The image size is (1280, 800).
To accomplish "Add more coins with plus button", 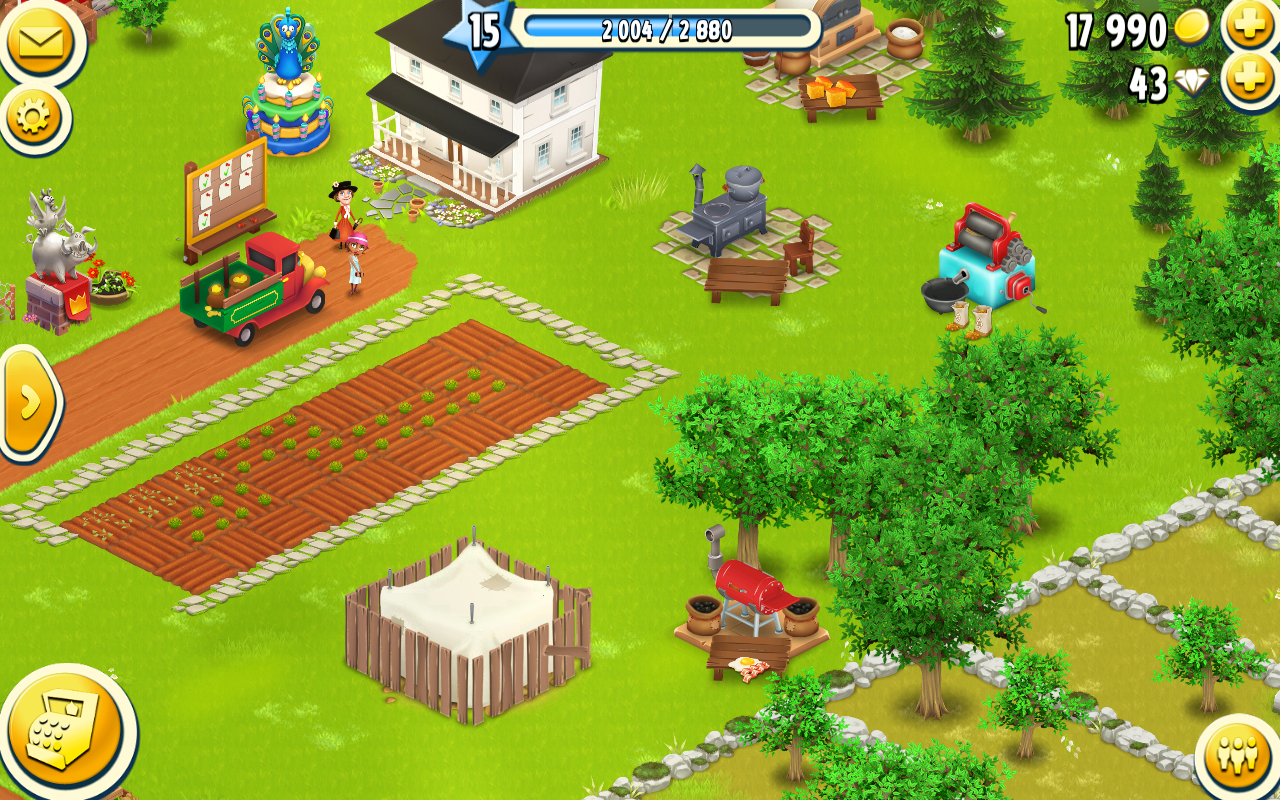I will [1250, 24].
